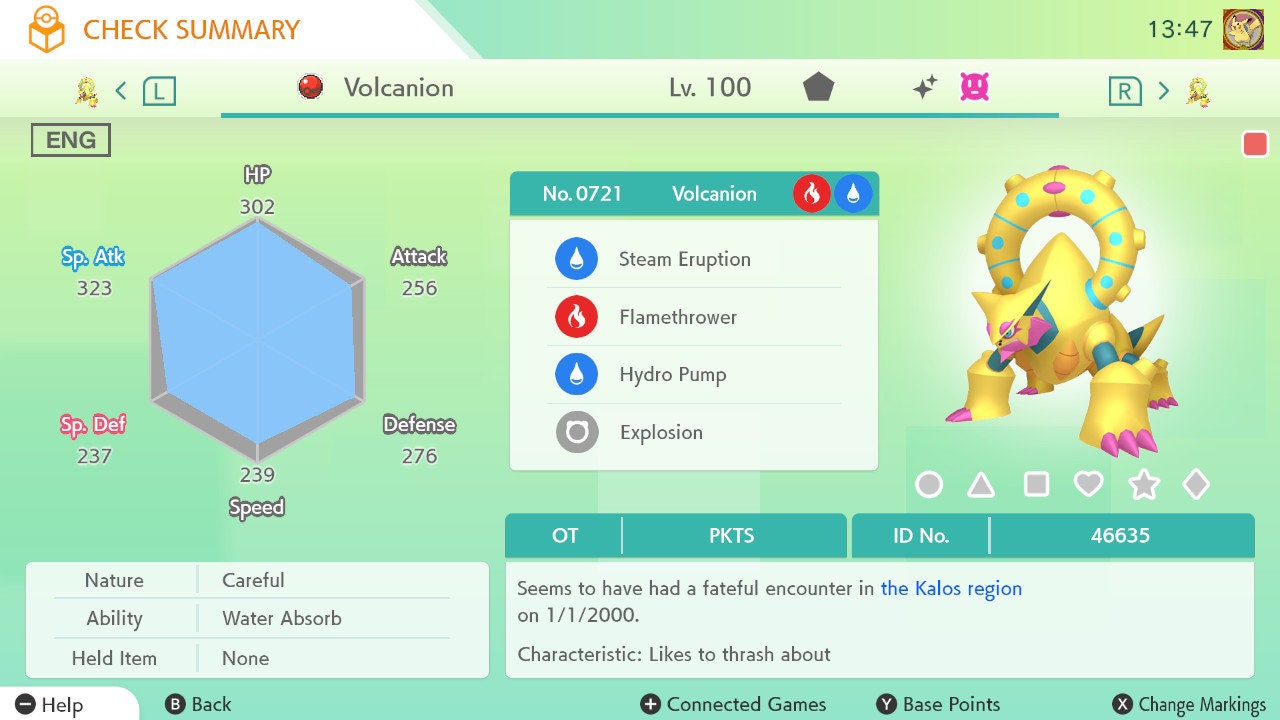Click the ENG language tag
This screenshot has height=720, width=1280.
(71, 140)
